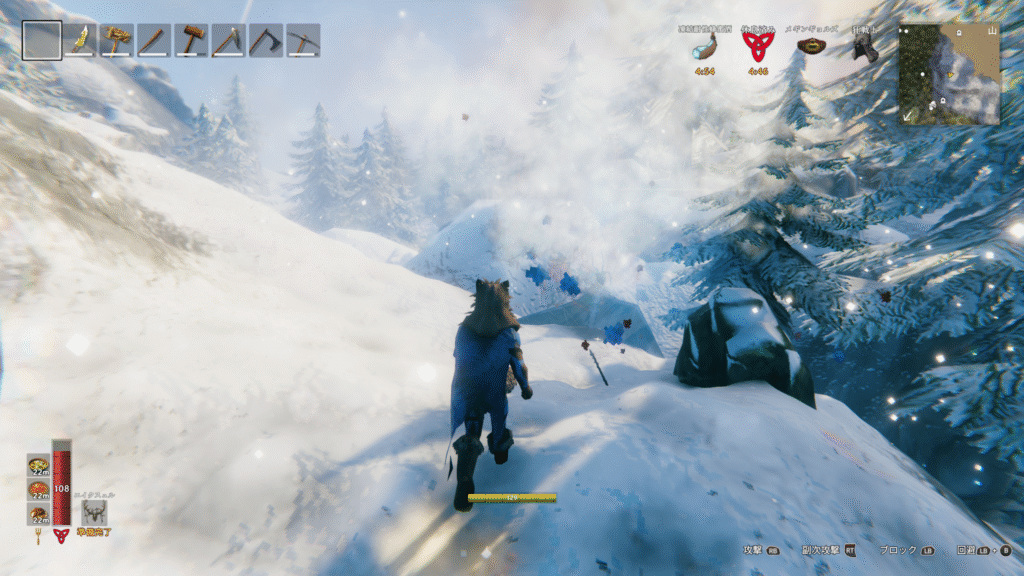This screenshot has width=1024, height=576.
Task: Equip the golden antler hammer from the hotbar
Action: pyautogui.click(x=116, y=40)
